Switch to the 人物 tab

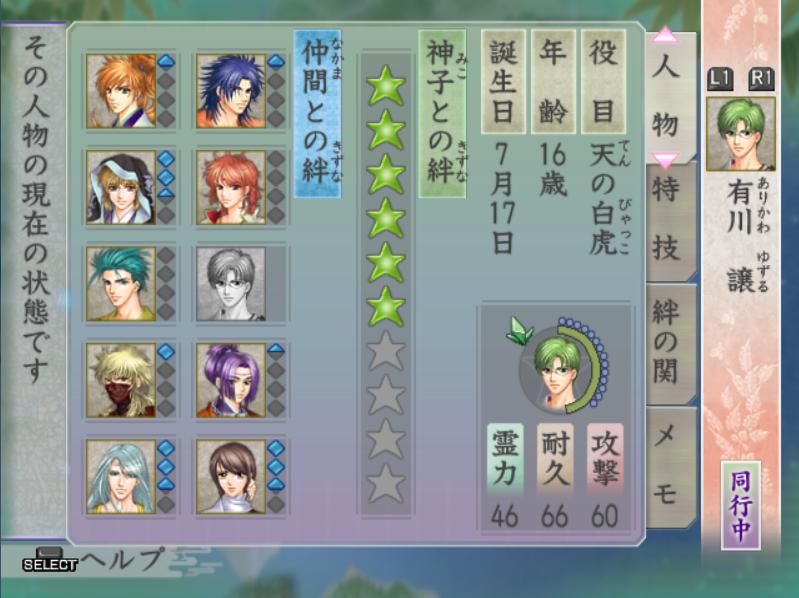point(665,98)
